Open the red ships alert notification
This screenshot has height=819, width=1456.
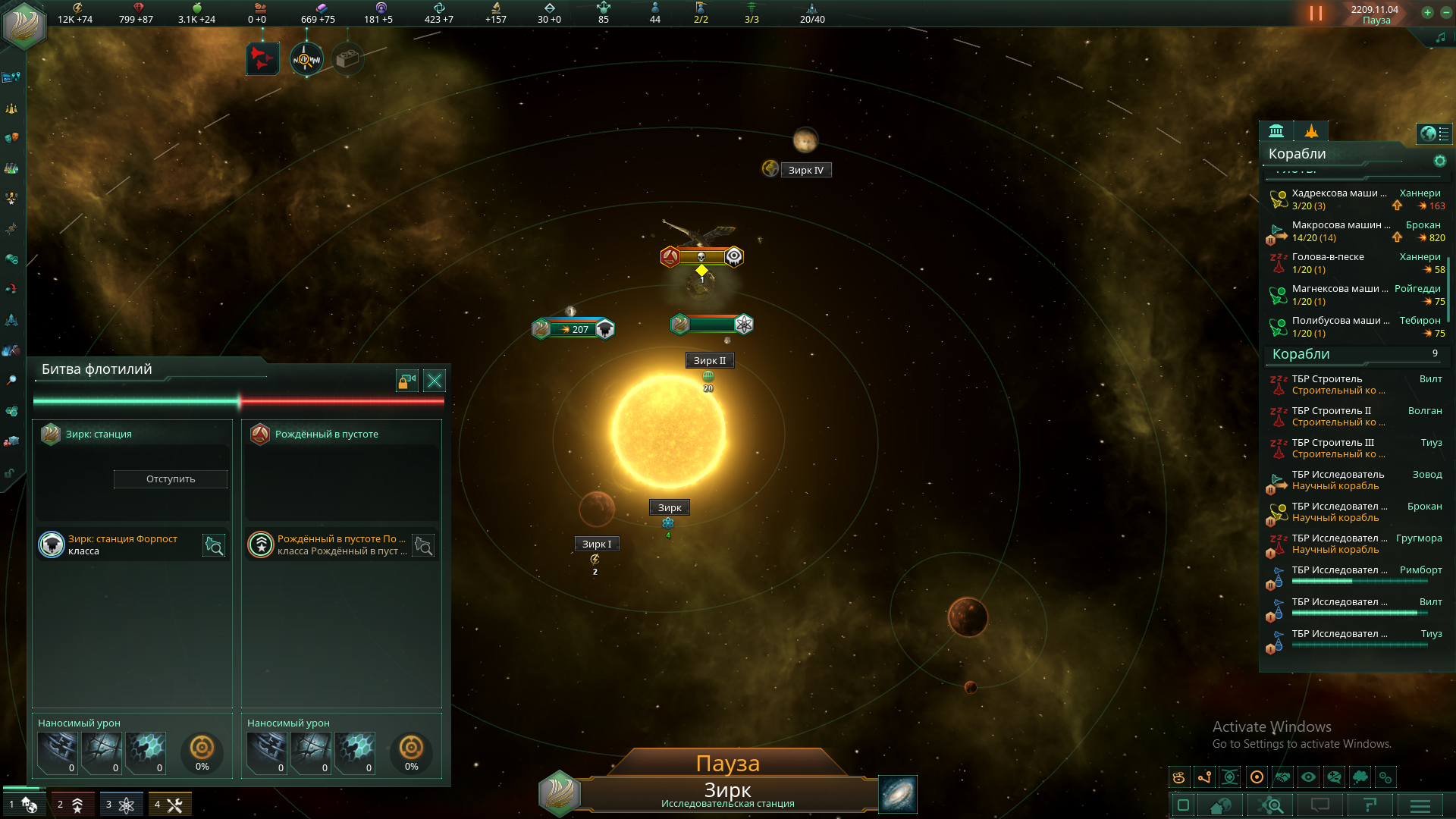262,58
